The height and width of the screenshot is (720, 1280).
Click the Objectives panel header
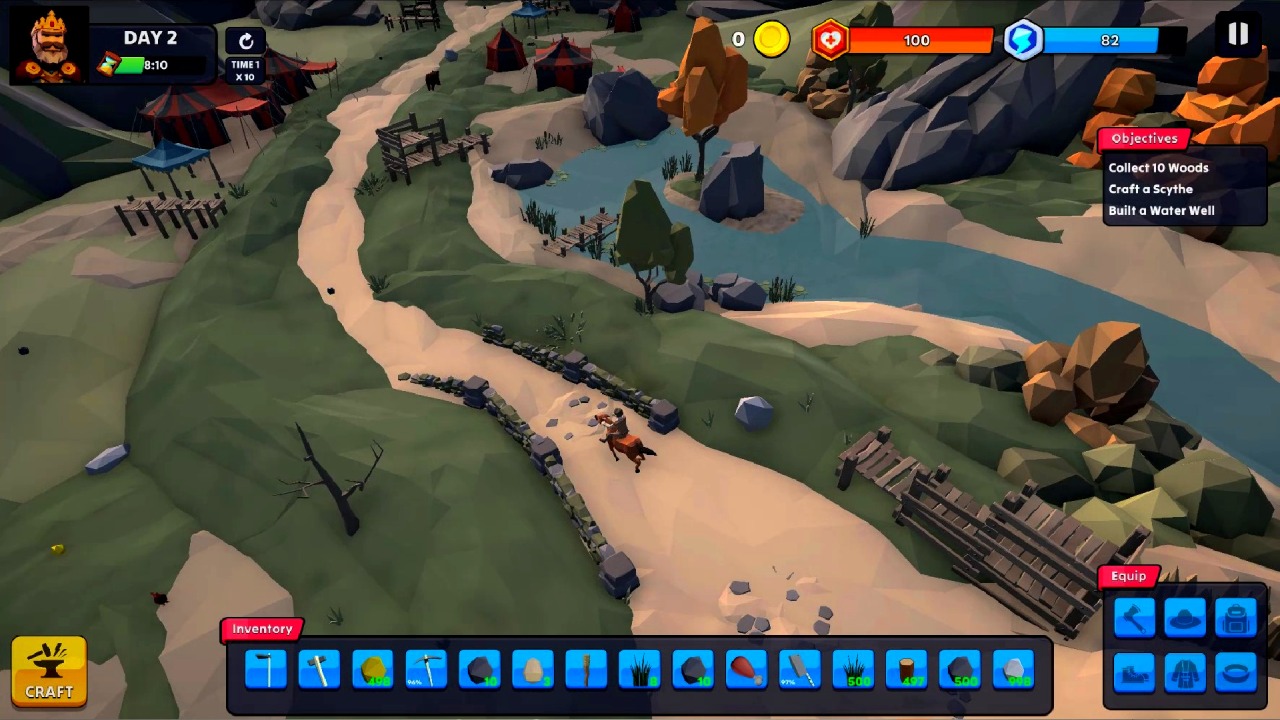click(1144, 138)
